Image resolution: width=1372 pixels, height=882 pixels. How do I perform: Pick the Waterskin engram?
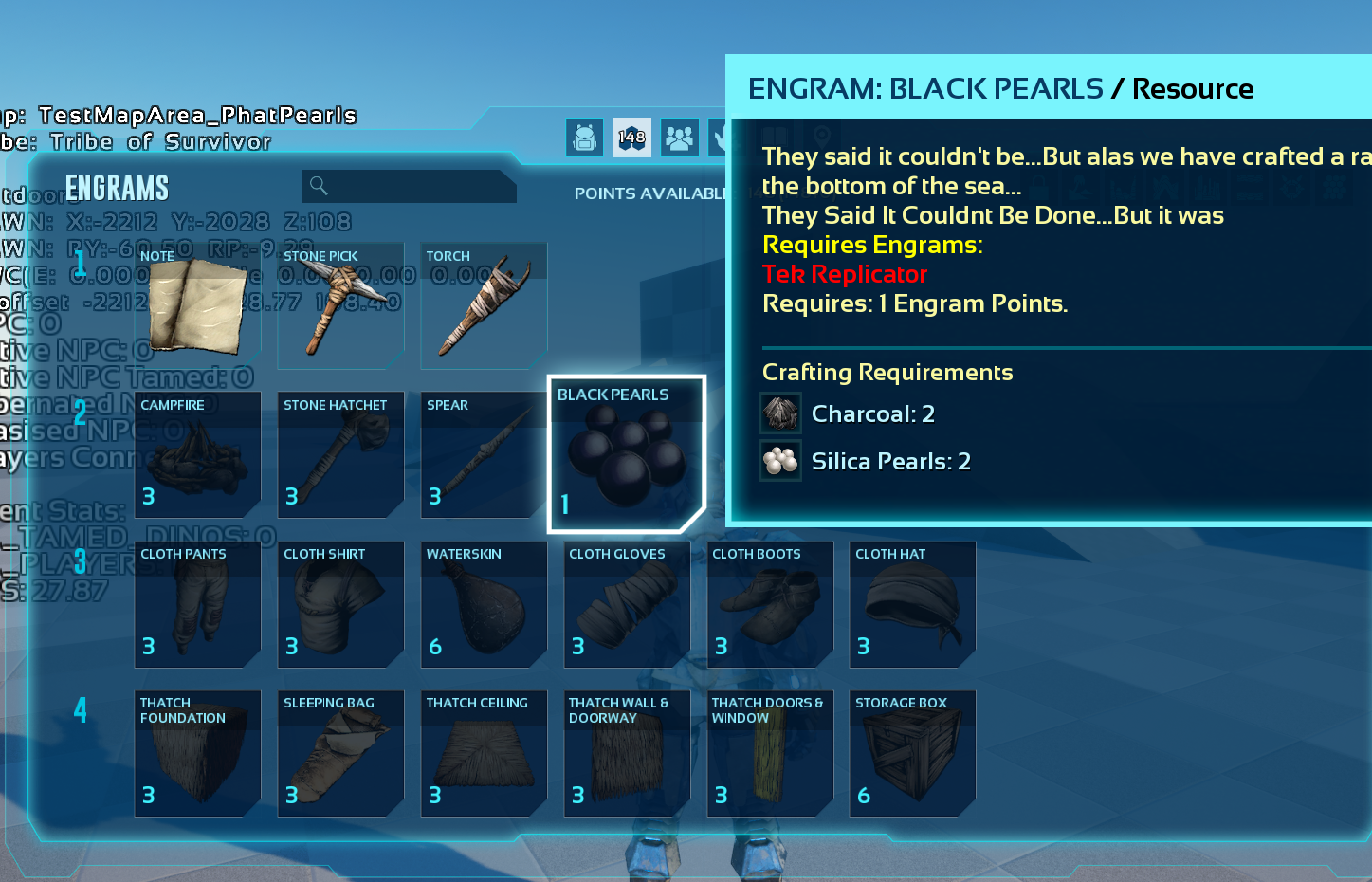coord(484,604)
